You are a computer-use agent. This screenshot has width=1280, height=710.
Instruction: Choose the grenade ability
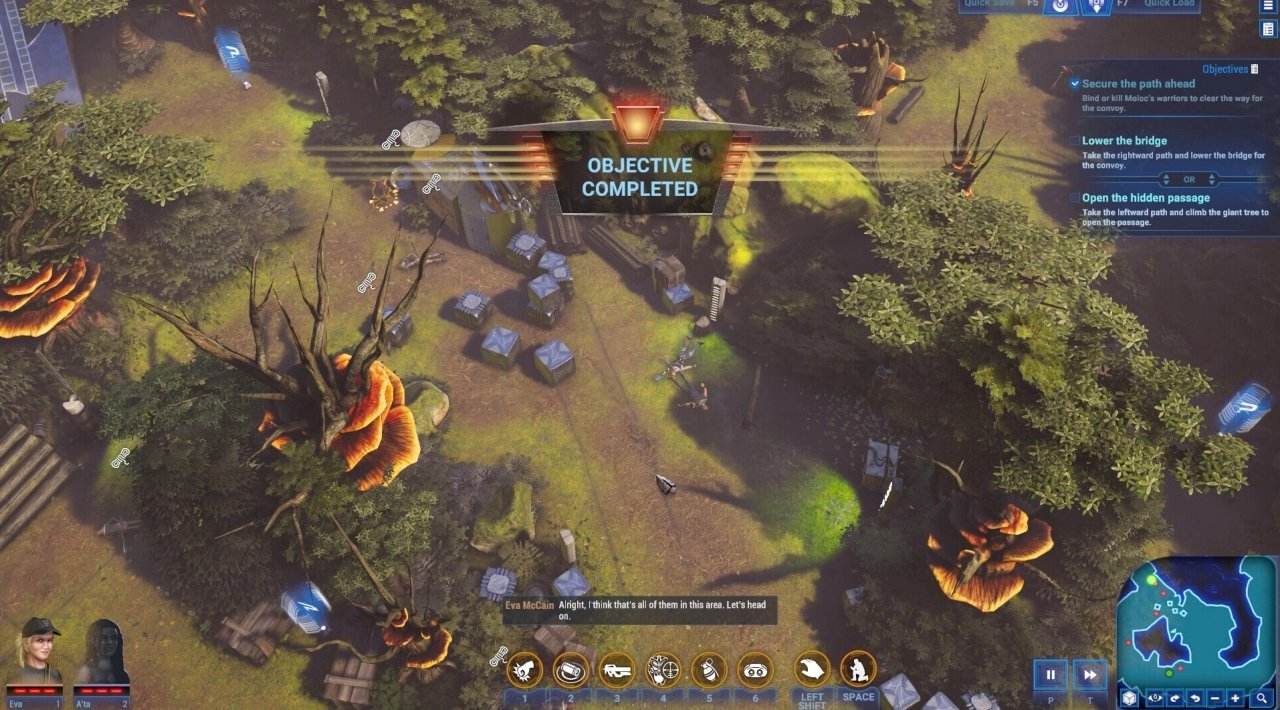point(709,669)
